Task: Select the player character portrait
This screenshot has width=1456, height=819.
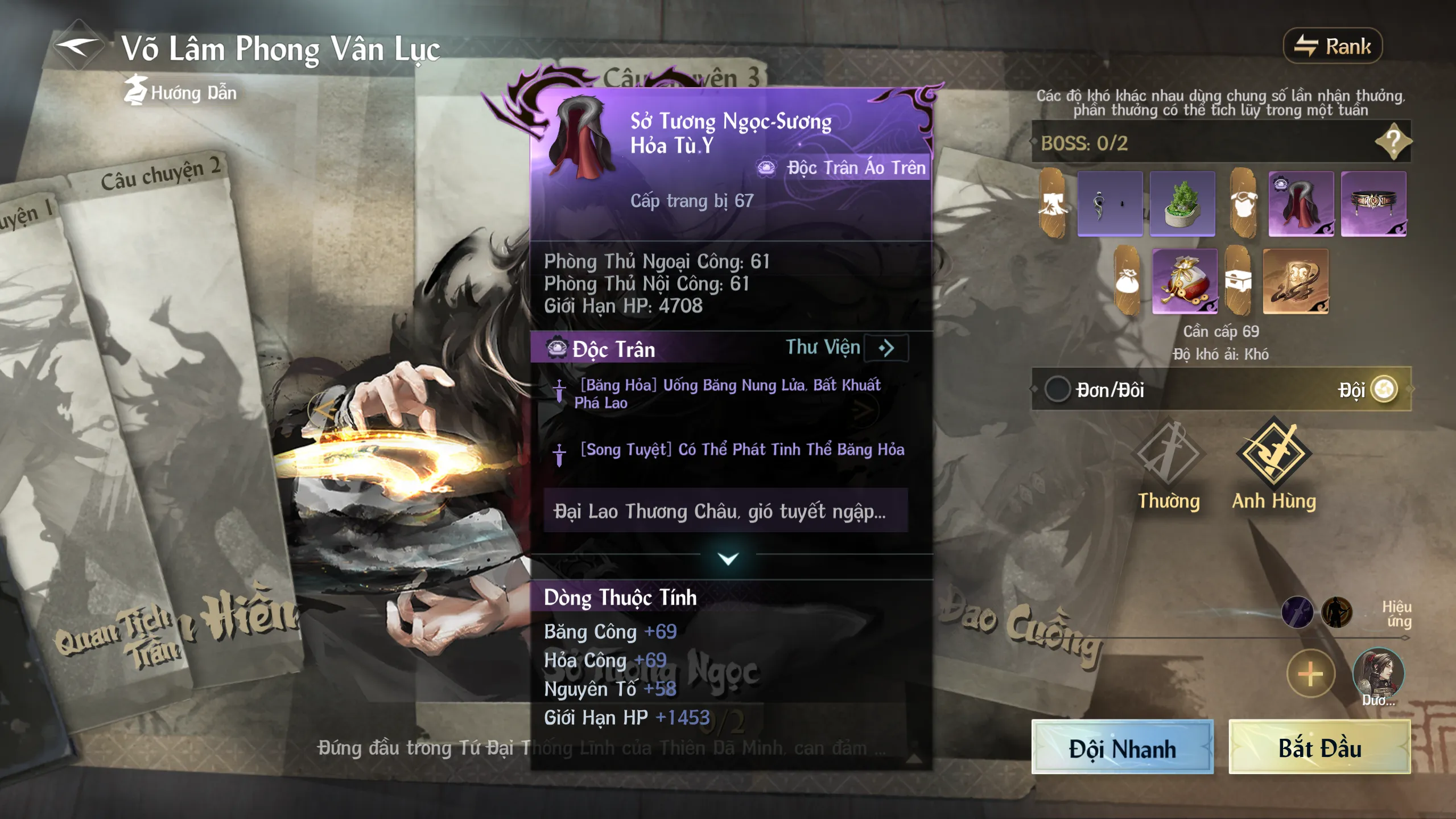Action: 1377,674
